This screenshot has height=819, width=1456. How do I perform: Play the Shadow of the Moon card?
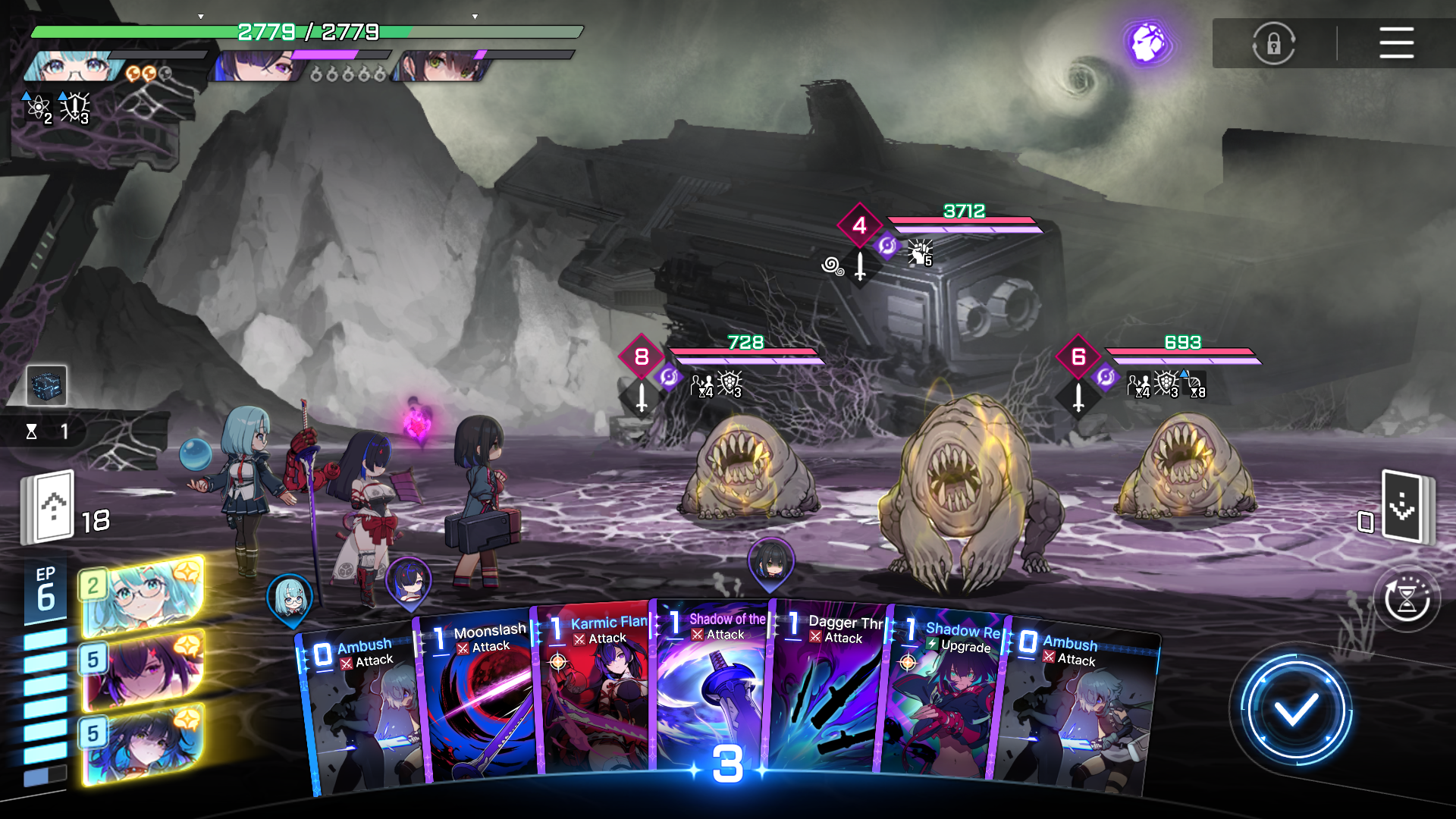point(713,690)
